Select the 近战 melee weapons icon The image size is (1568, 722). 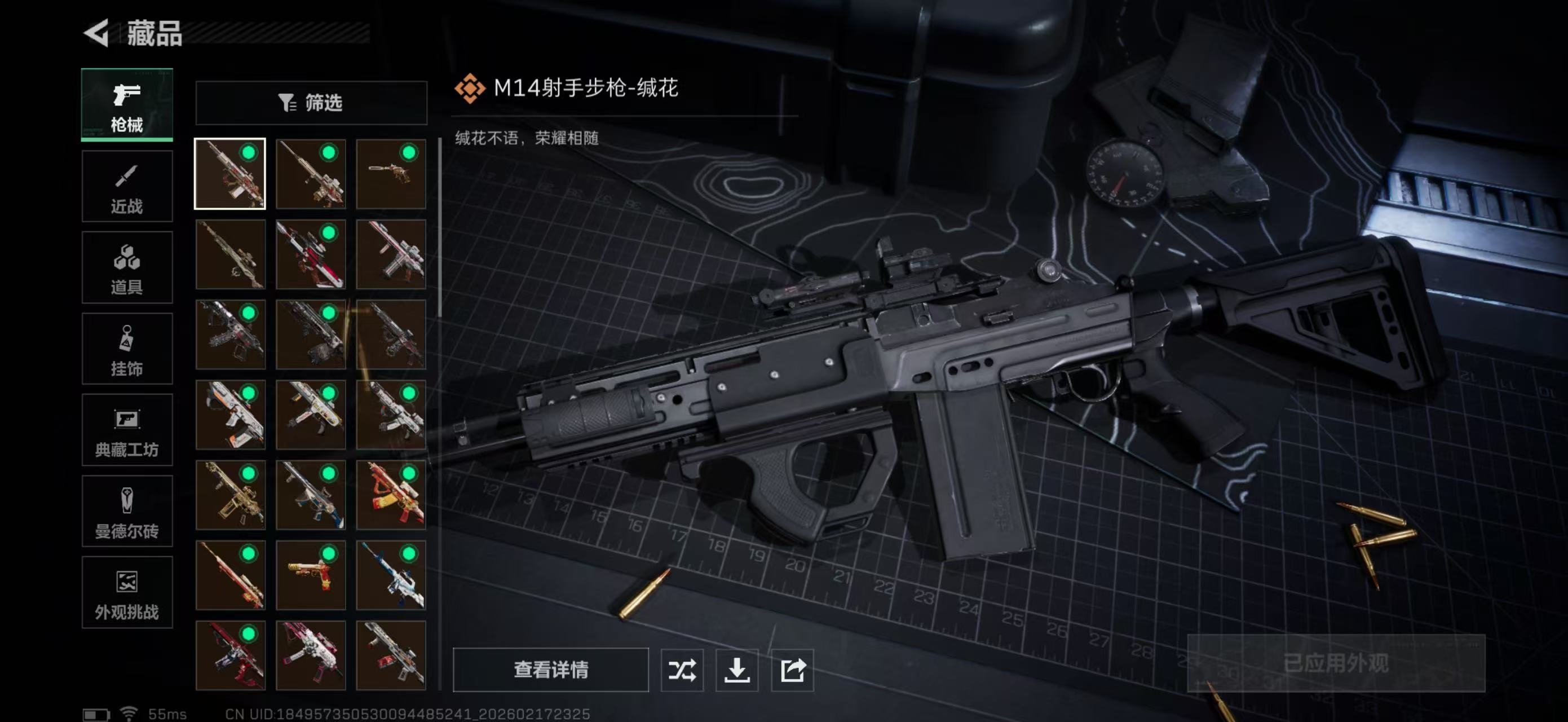[x=127, y=186]
